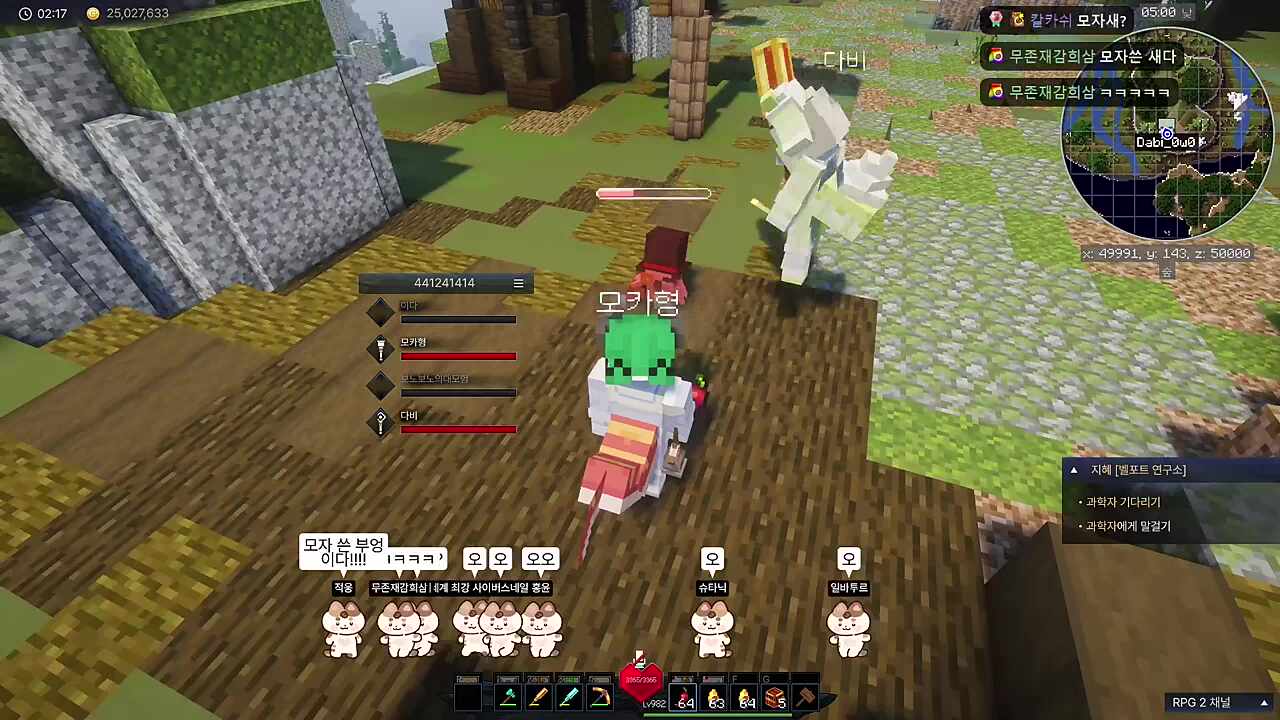Screen dimensions: 1280x720
Task: Click 모카형's red health bar
Action: (458, 356)
